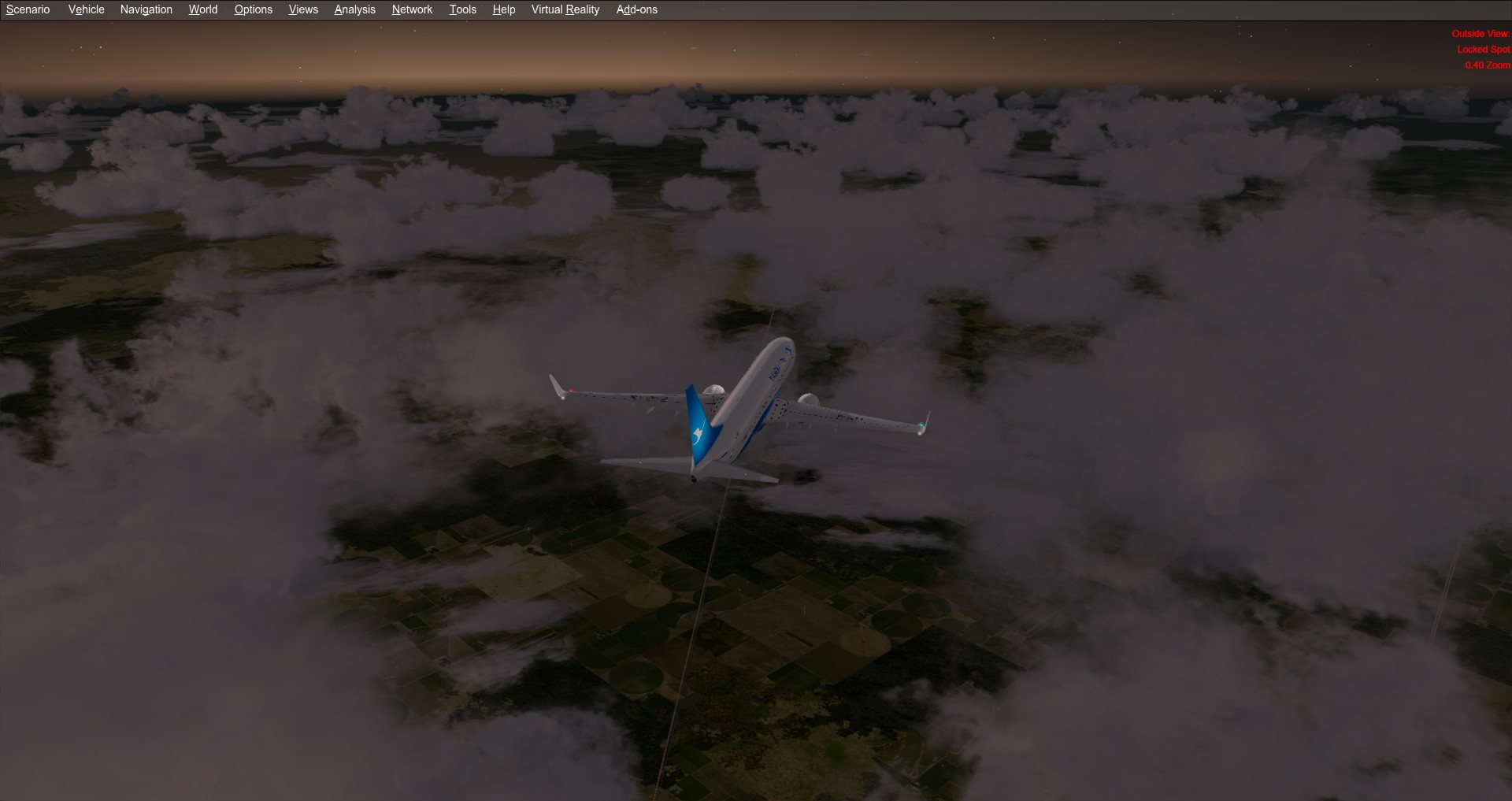Open the World menu

(x=202, y=9)
